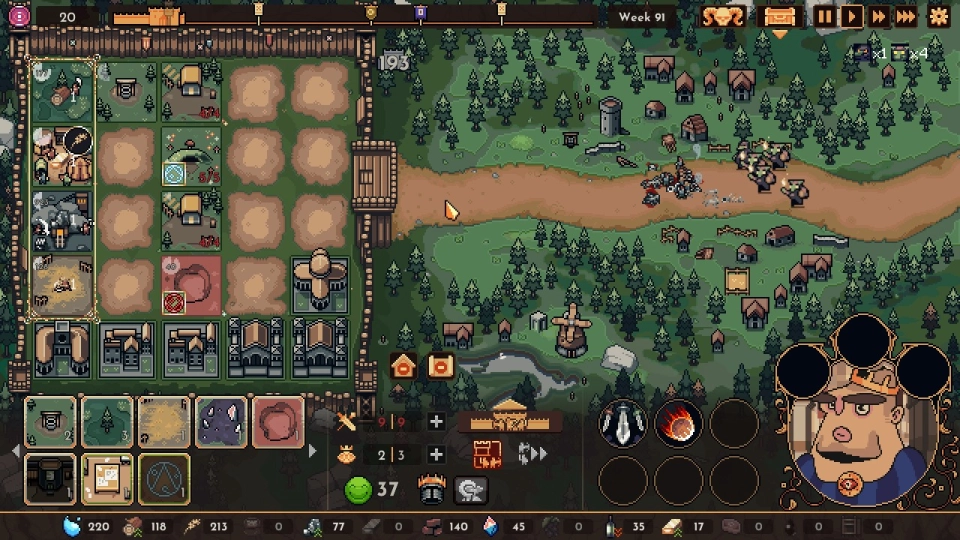Screen dimensions: 960x540
Task: Add a soldier with the swords plus button
Action: (x=436, y=422)
